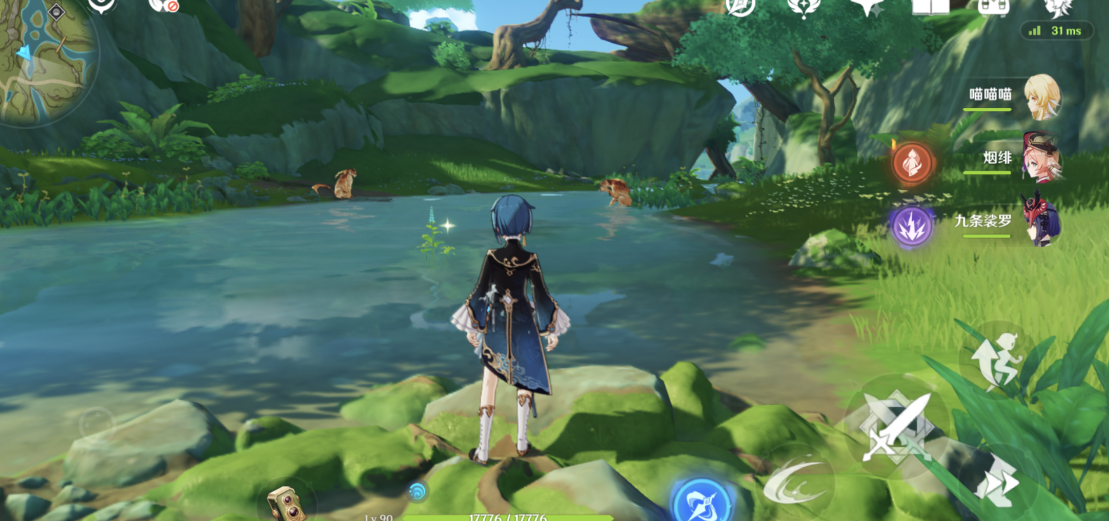
Task: Open the winged emblem icon in top bar
Action: pos(804,7)
